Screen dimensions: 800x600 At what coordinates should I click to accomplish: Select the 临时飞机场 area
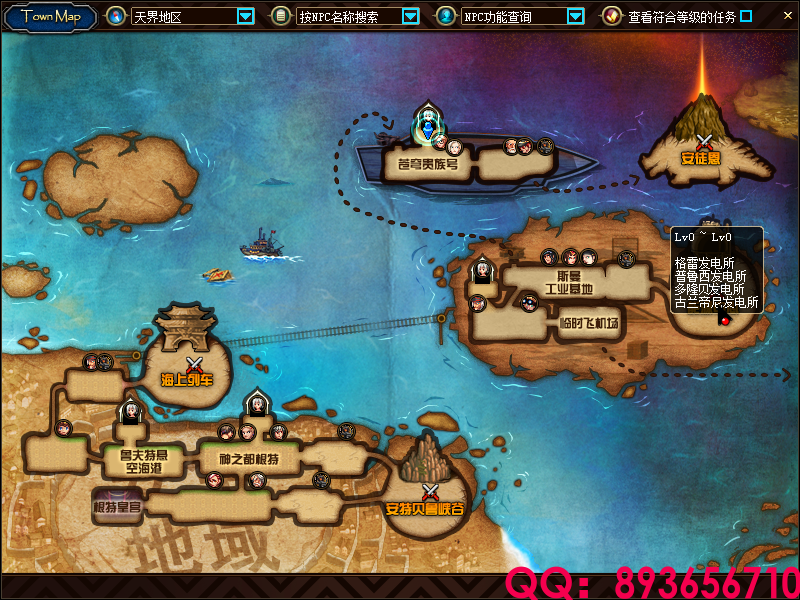(x=589, y=324)
